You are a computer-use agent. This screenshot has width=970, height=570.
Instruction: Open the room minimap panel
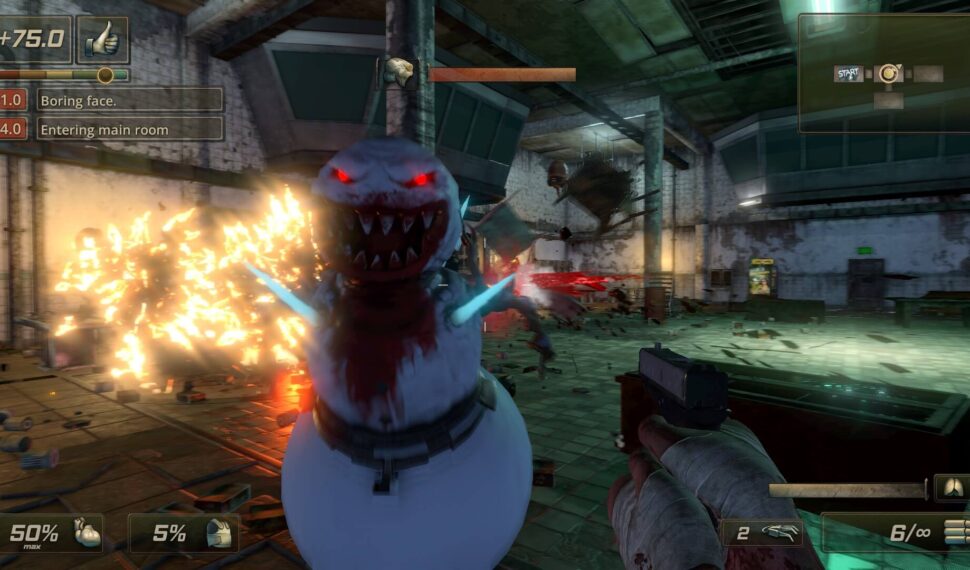883,73
